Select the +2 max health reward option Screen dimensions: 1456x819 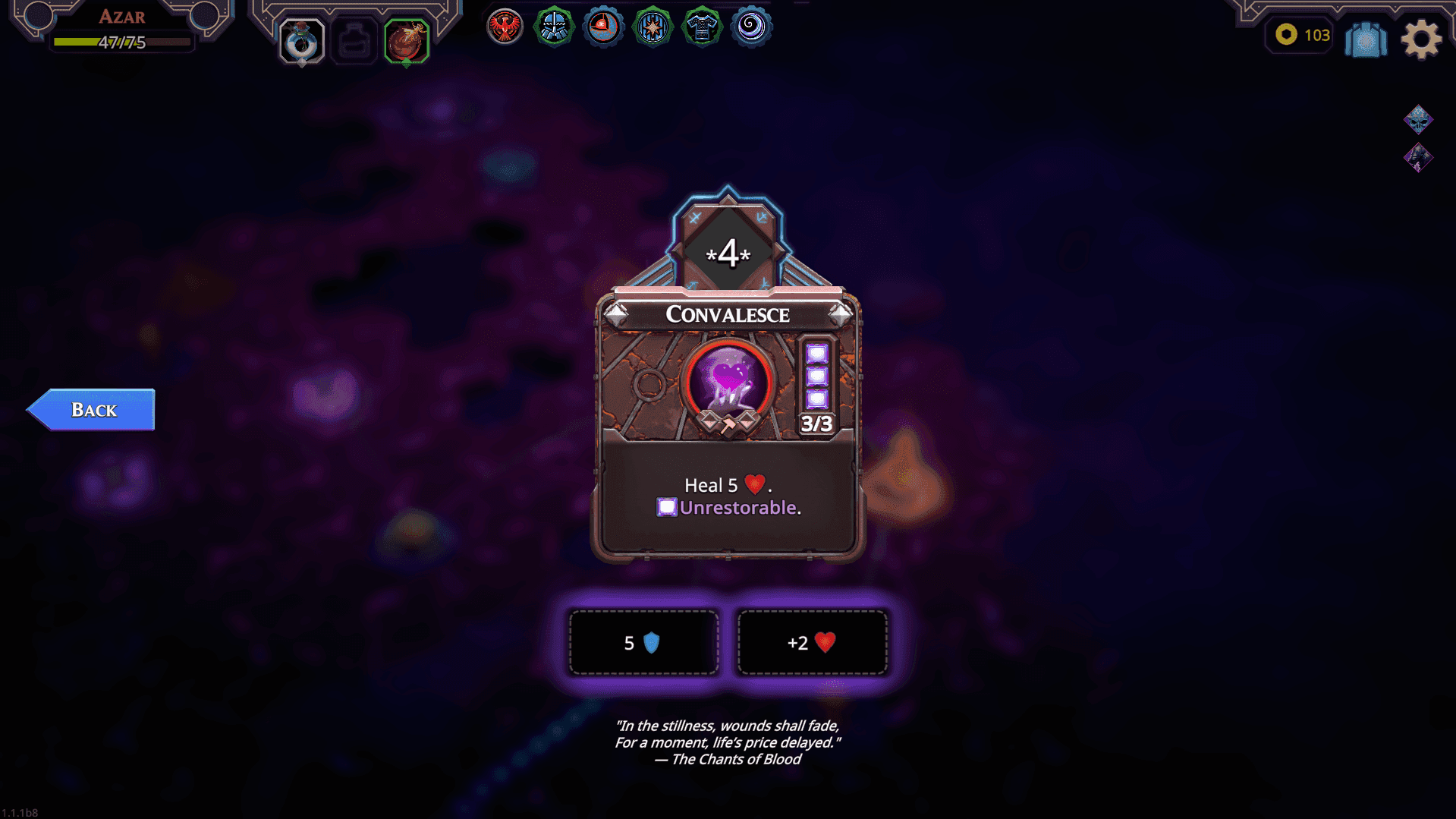(811, 642)
